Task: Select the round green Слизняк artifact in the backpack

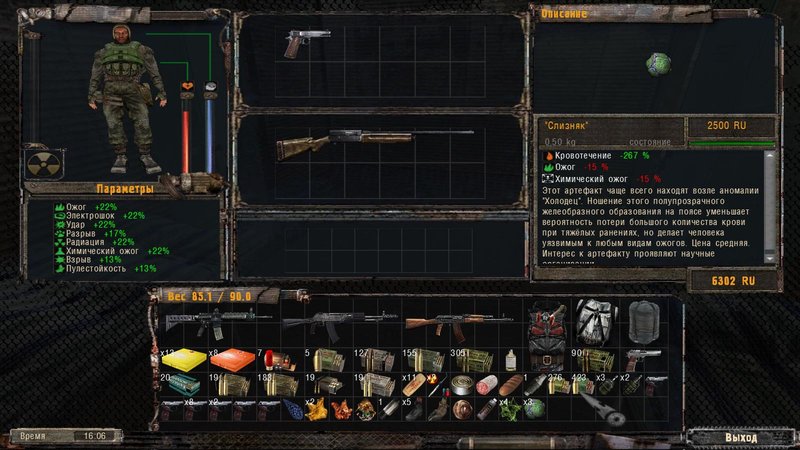Action: click(x=535, y=408)
